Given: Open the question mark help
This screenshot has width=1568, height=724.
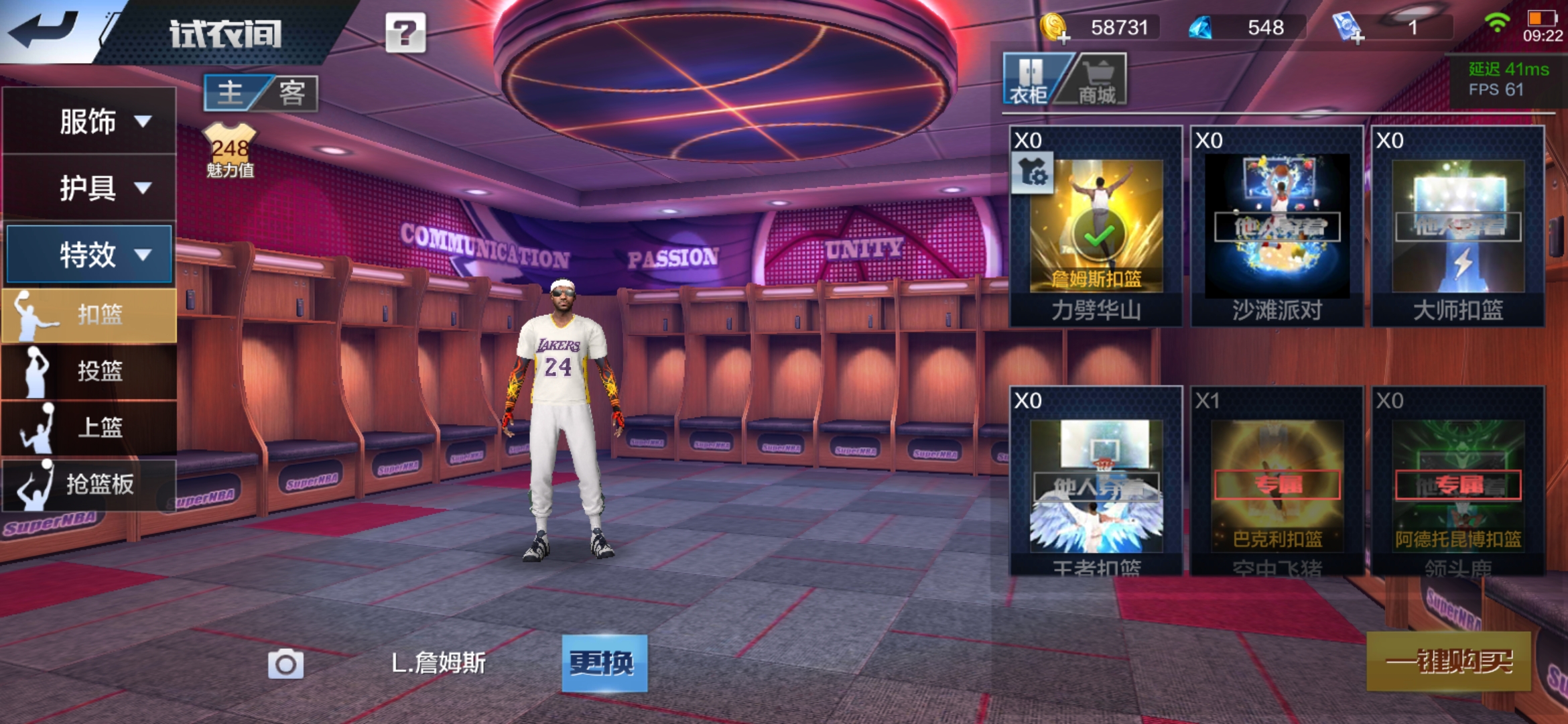Looking at the screenshot, I should 405,32.
